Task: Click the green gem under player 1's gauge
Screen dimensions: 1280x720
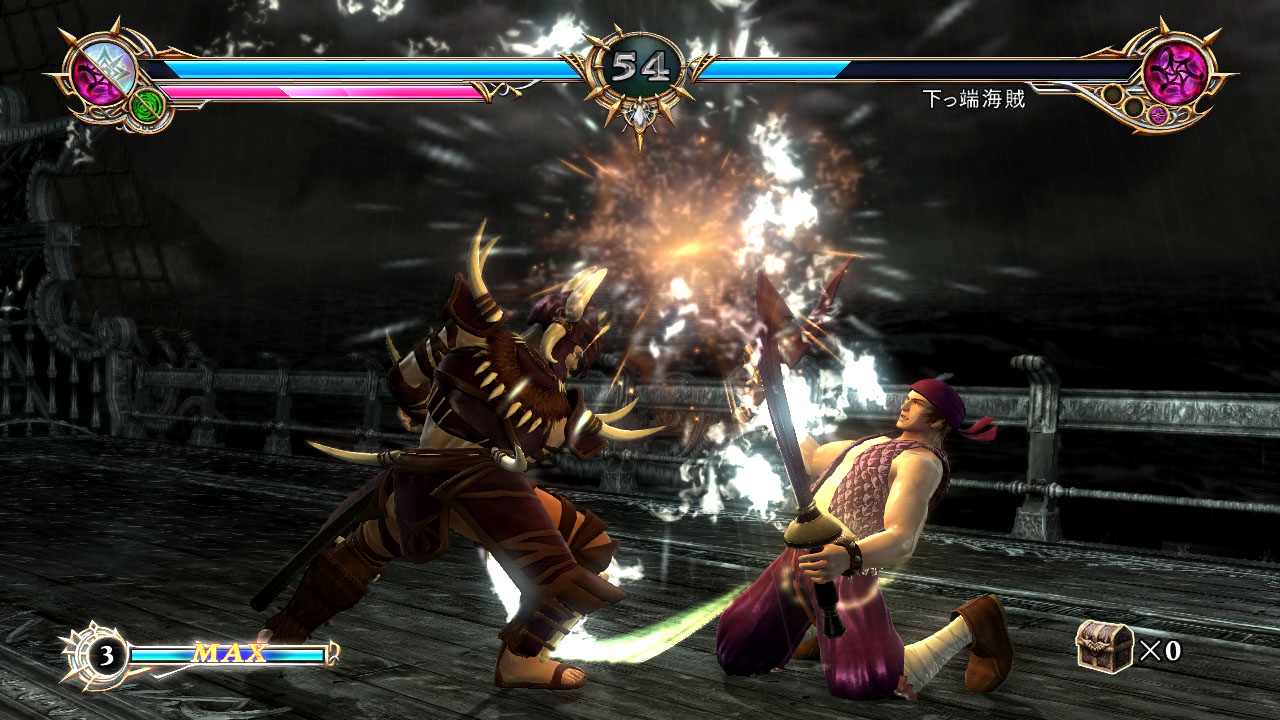Action: click(146, 106)
